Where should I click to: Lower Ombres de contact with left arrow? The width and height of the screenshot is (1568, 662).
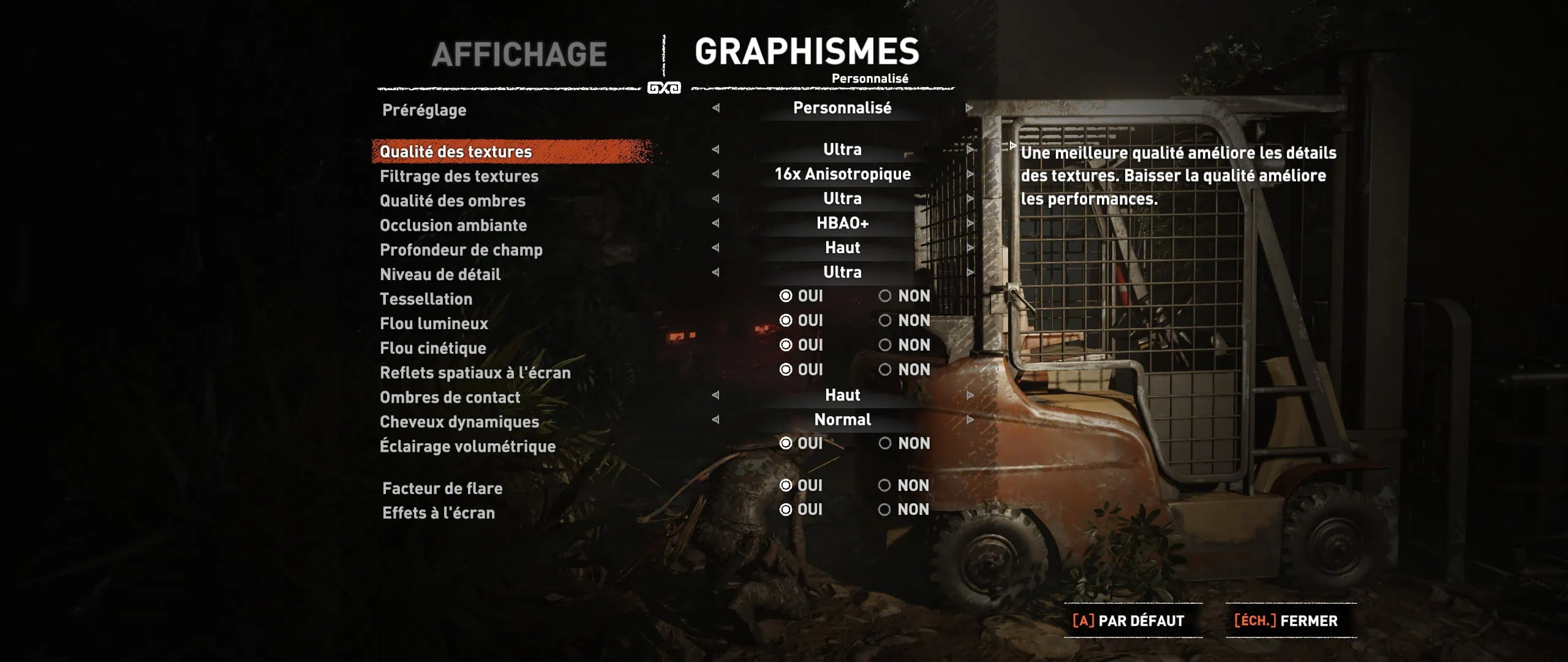pos(715,395)
